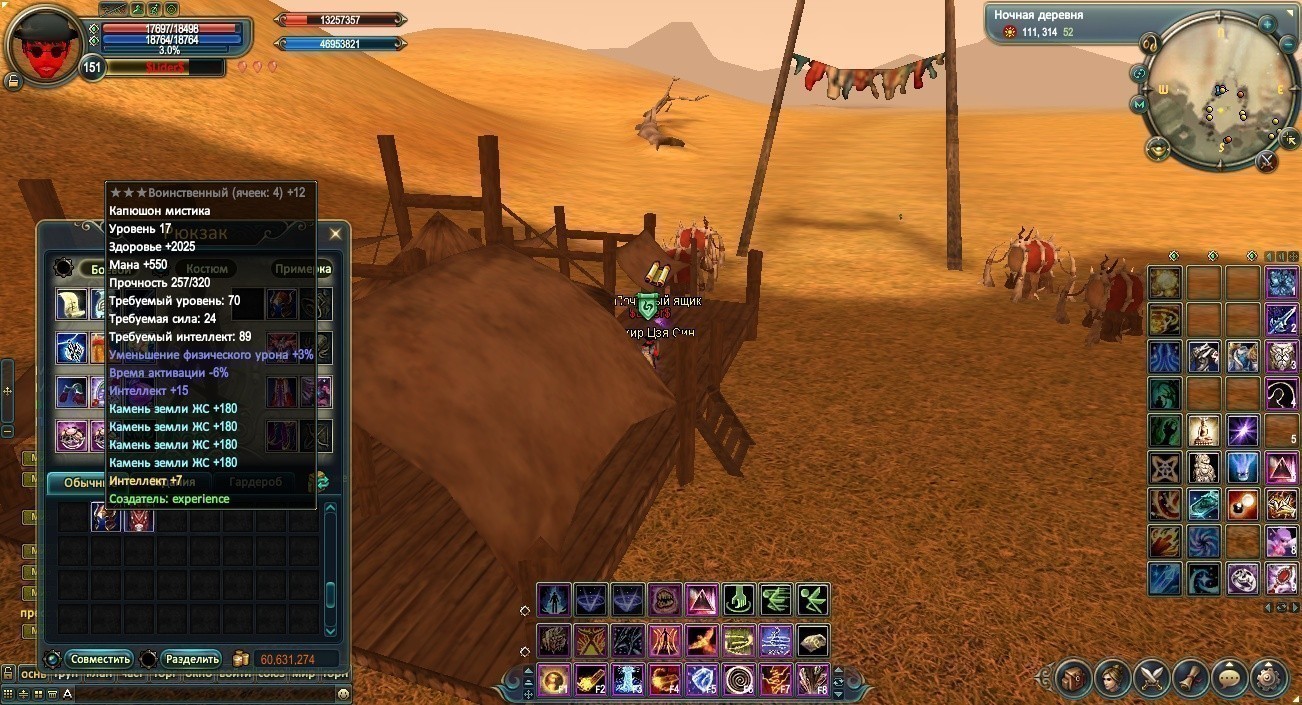The height and width of the screenshot is (705, 1302).
Task: Open the chat bubble menu button
Action: [1229, 678]
